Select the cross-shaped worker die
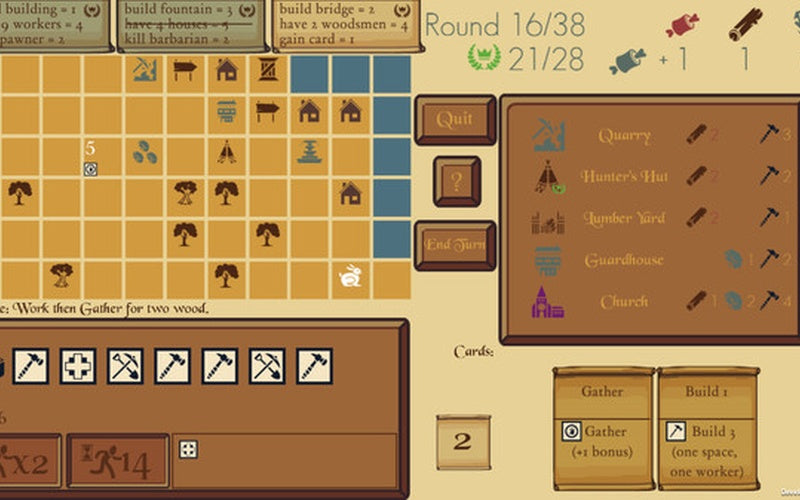Image resolution: width=800 pixels, height=500 pixels. point(79,366)
